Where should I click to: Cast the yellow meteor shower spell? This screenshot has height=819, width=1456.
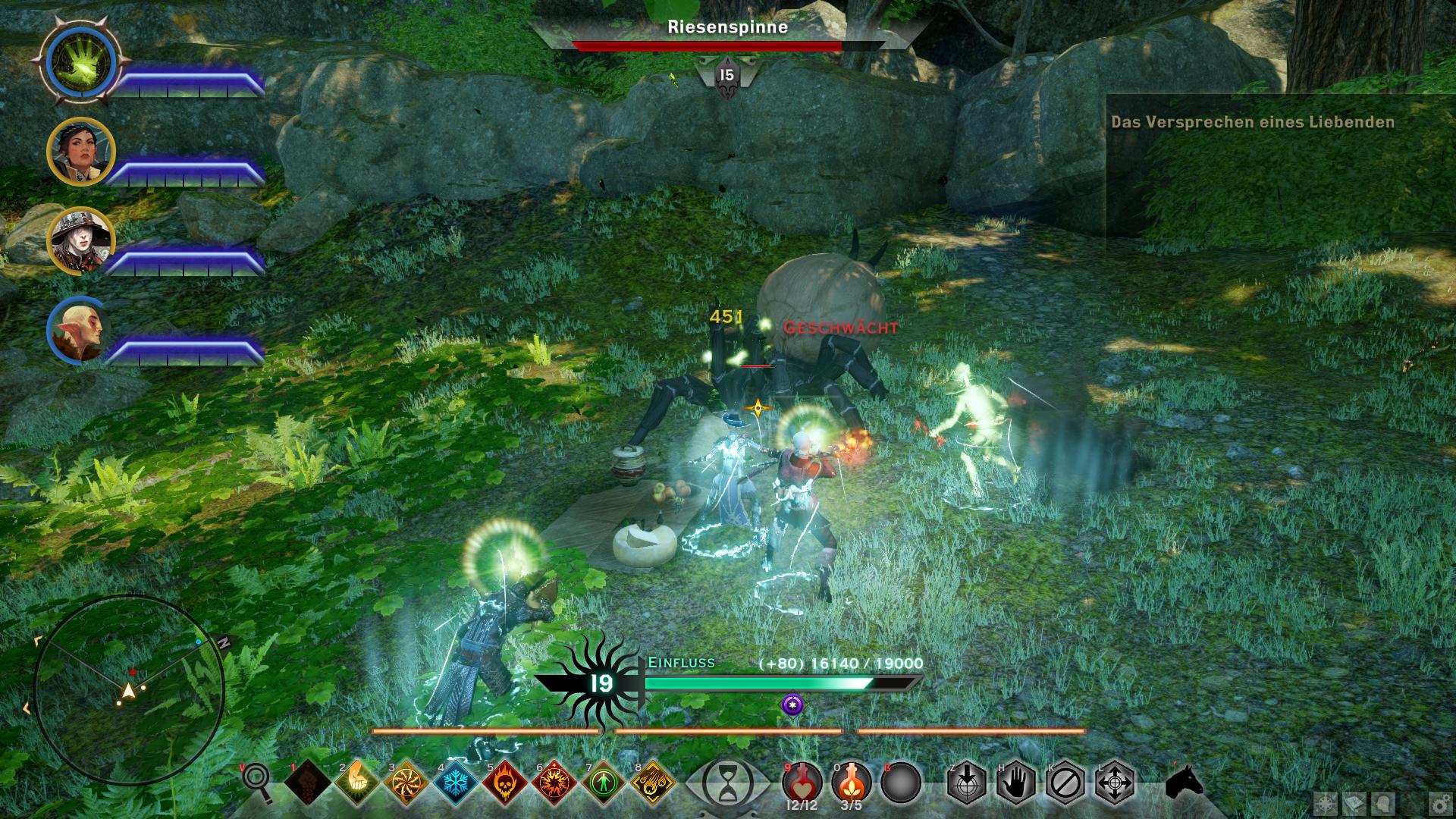tap(653, 782)
